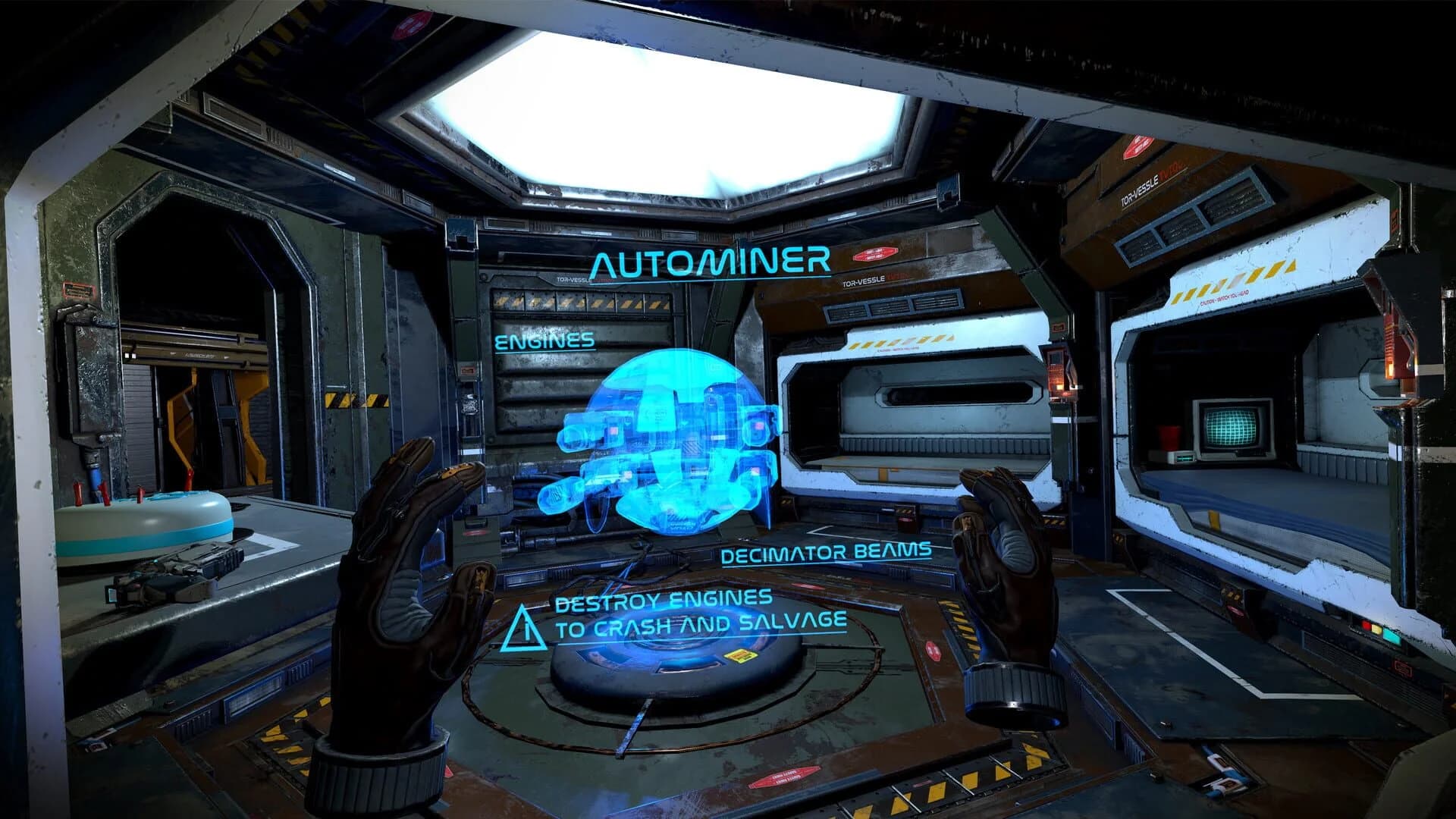Toggle the DECIMATOR BEAMS hologram highlight
The width and height of the screenshot is (1456, 819).
point(828,554)
